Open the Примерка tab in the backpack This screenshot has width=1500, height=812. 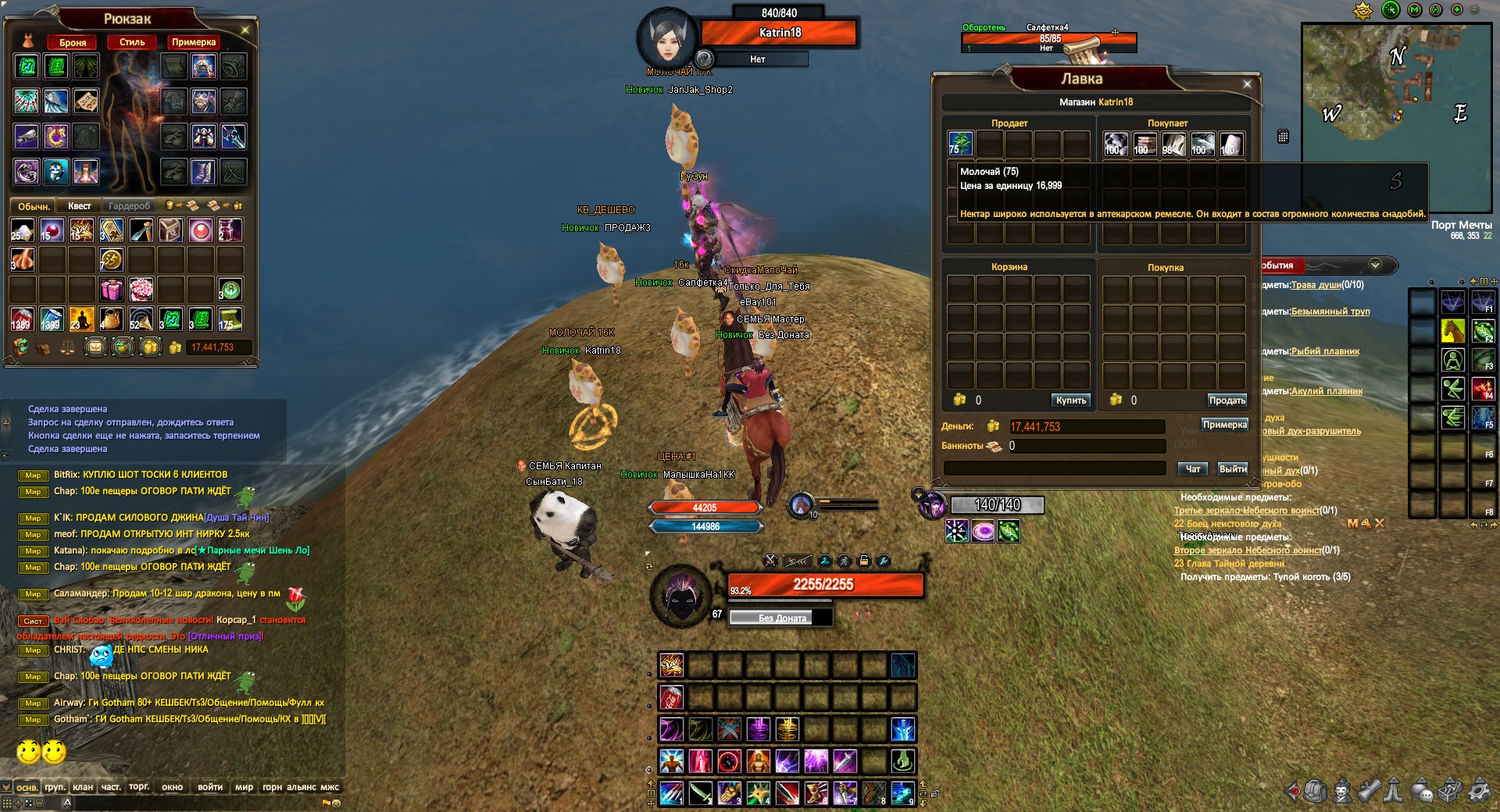pyautogui.click(x=193, y=42)
